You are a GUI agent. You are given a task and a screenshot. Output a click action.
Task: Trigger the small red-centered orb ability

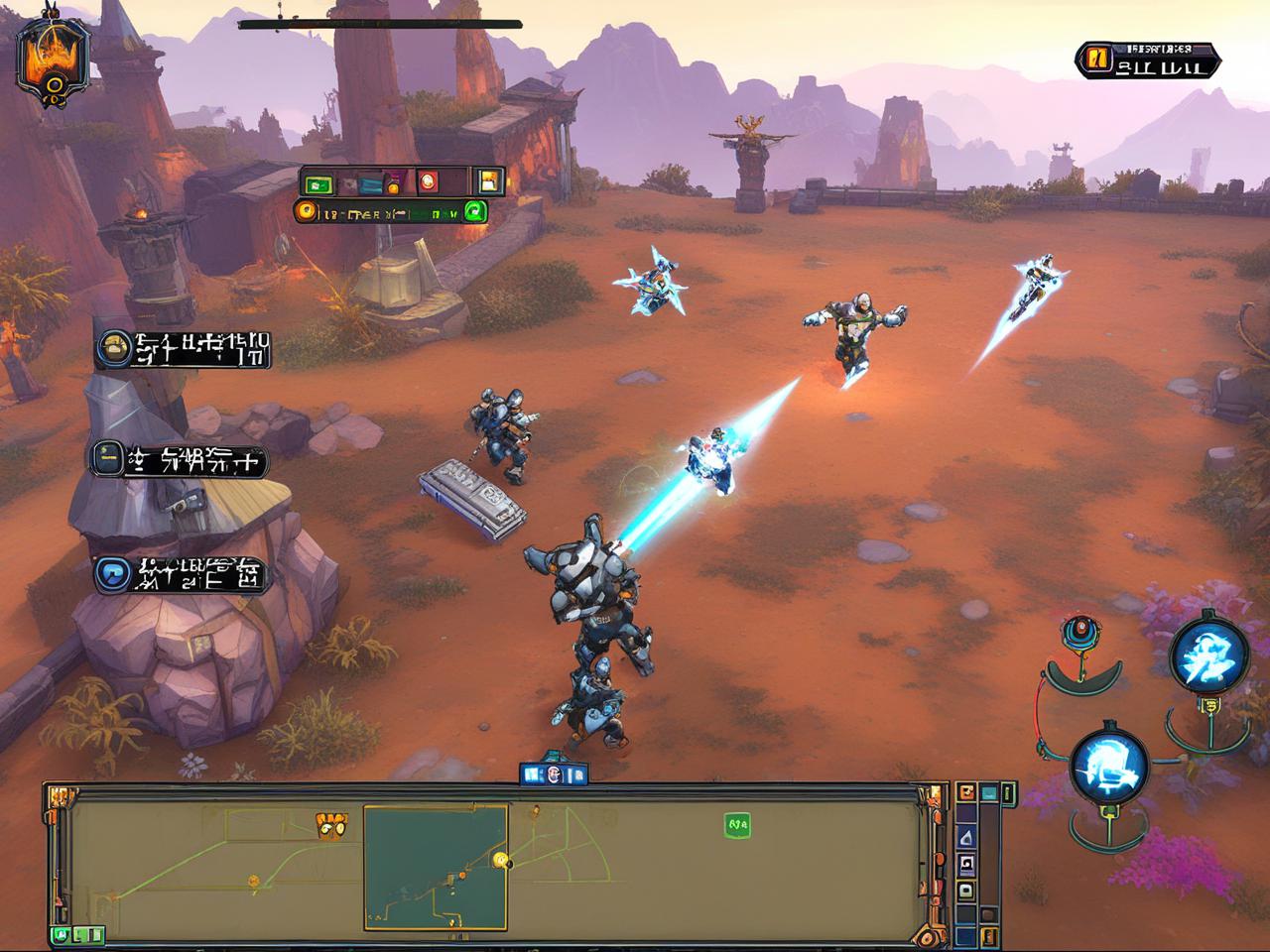point(1077,632)
